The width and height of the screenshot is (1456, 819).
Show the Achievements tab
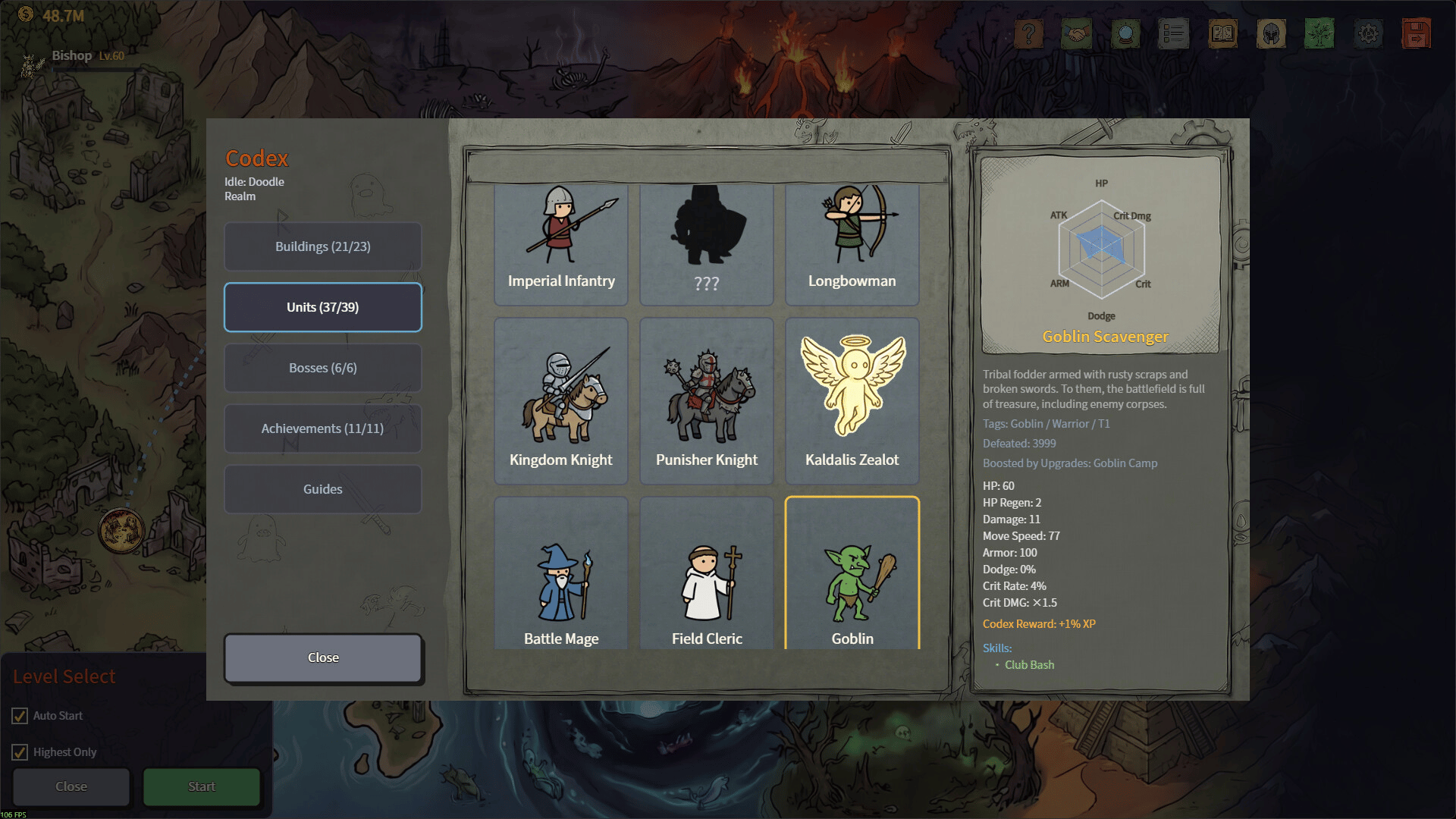point(322,428)
